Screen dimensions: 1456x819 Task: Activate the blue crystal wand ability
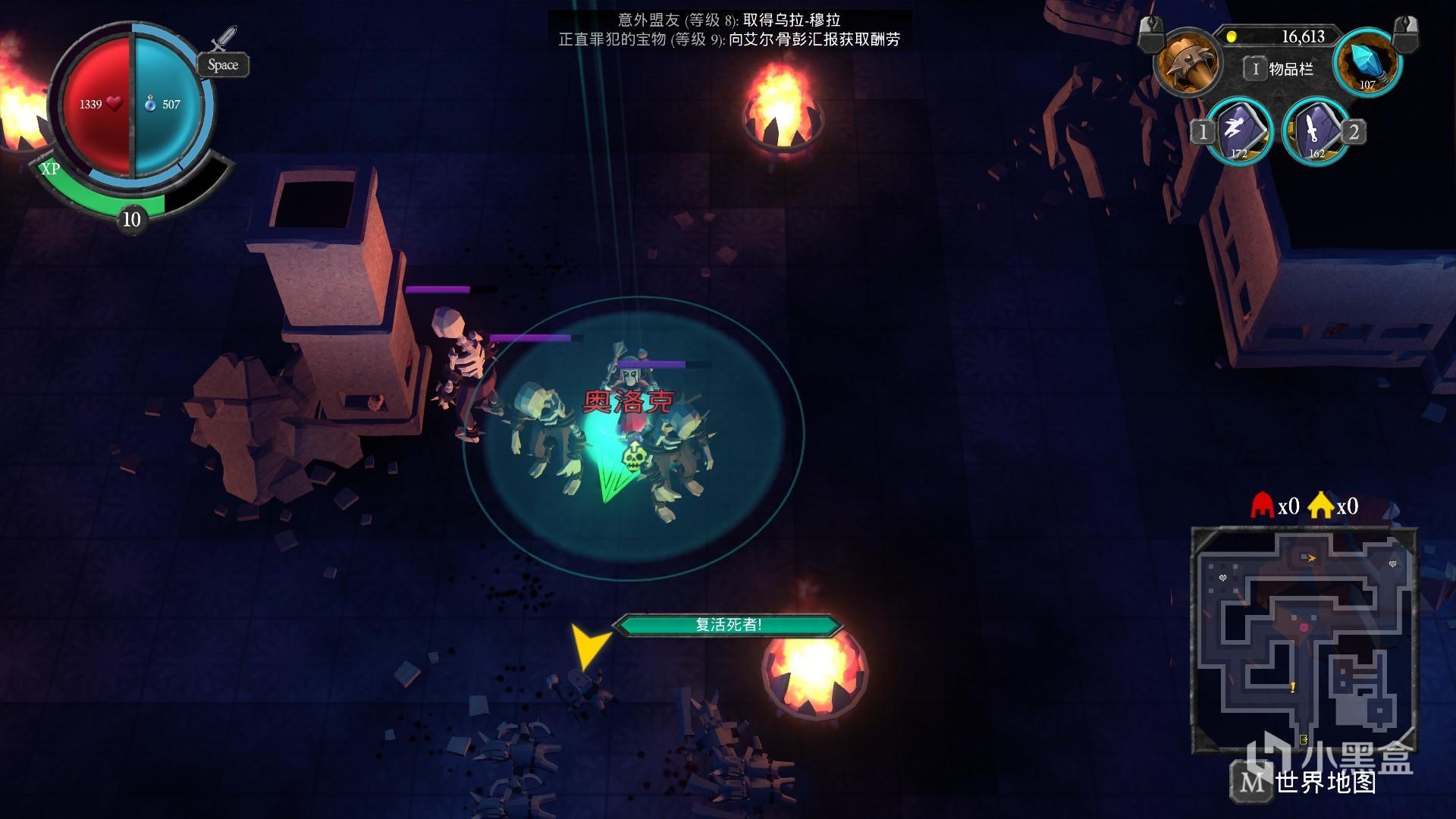pos(1368,62)
